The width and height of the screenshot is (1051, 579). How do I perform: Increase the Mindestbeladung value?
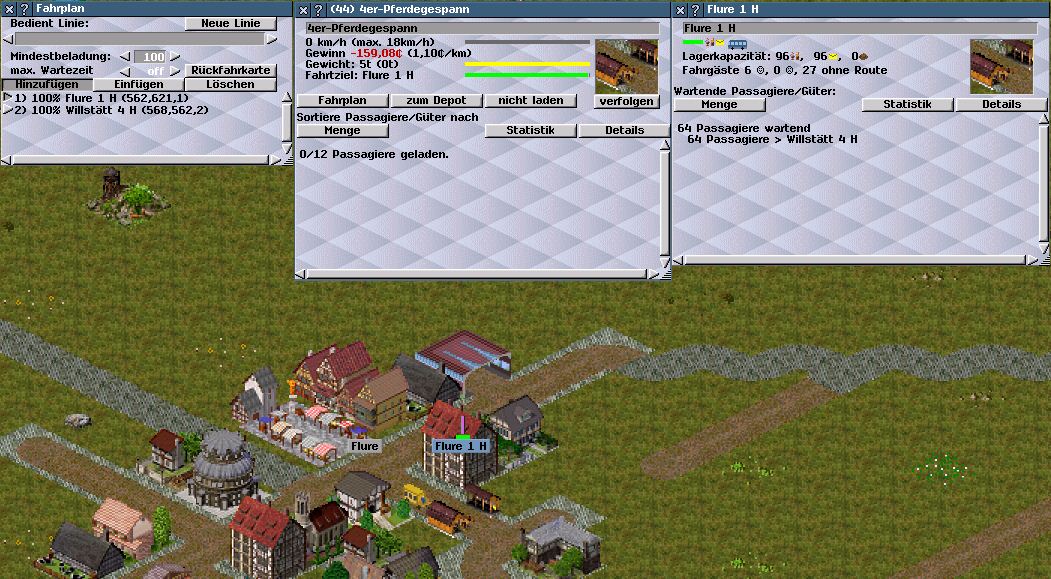[174, 57]
